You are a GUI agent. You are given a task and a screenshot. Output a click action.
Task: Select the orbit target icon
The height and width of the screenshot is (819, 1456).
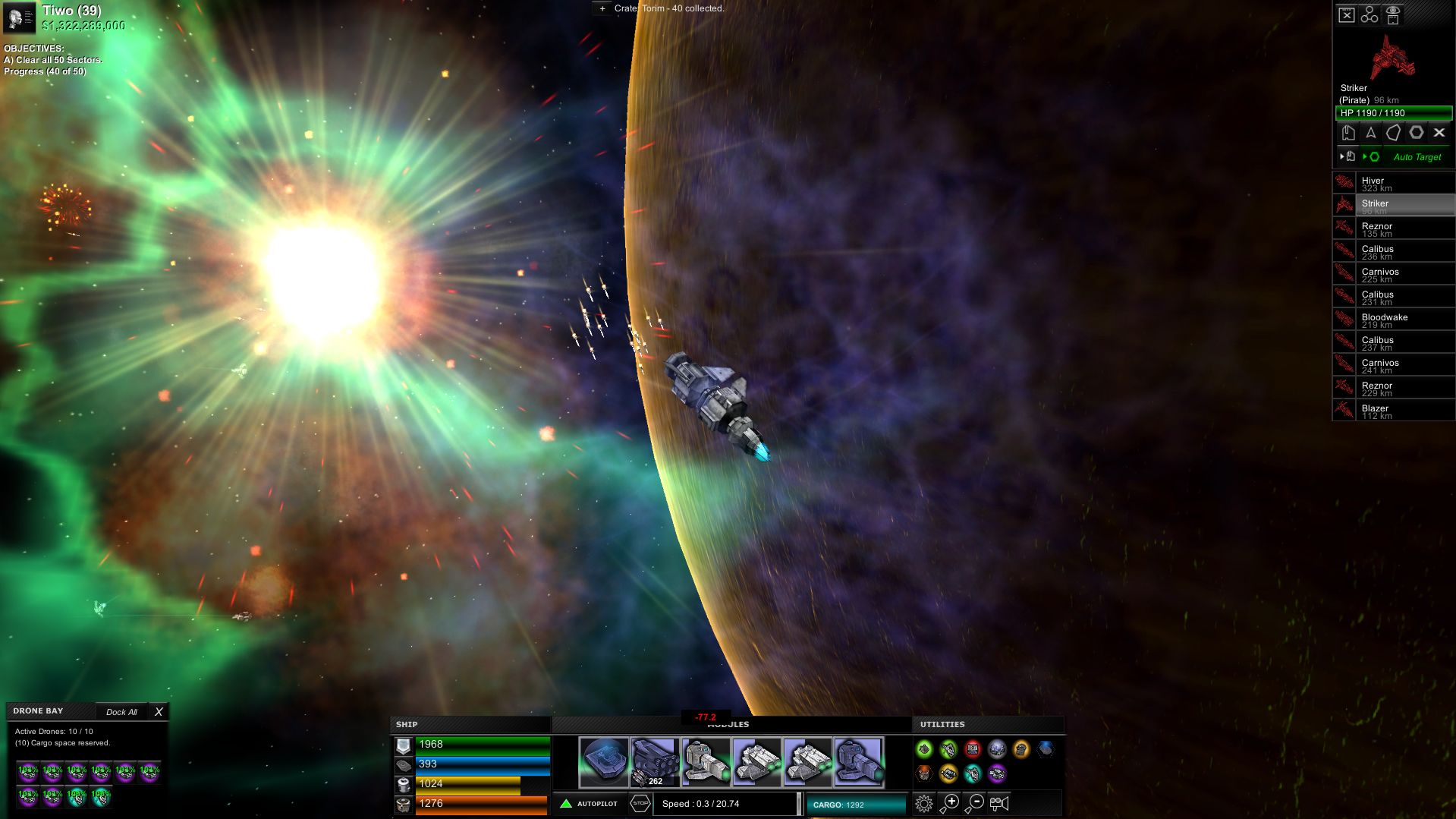pos(1393,133)
